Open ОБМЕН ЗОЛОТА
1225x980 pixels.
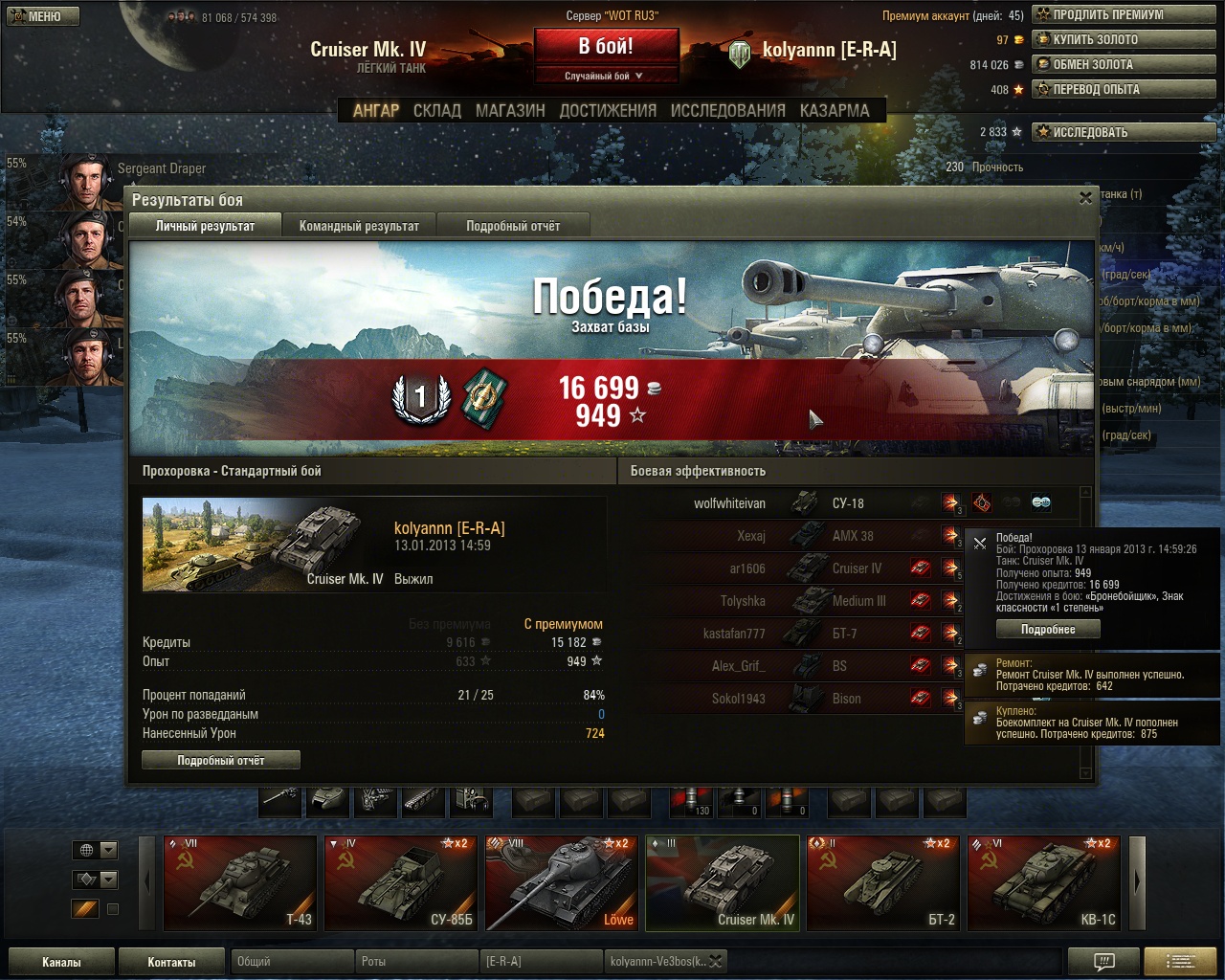pyautogui.click(x=1123, y=65)
